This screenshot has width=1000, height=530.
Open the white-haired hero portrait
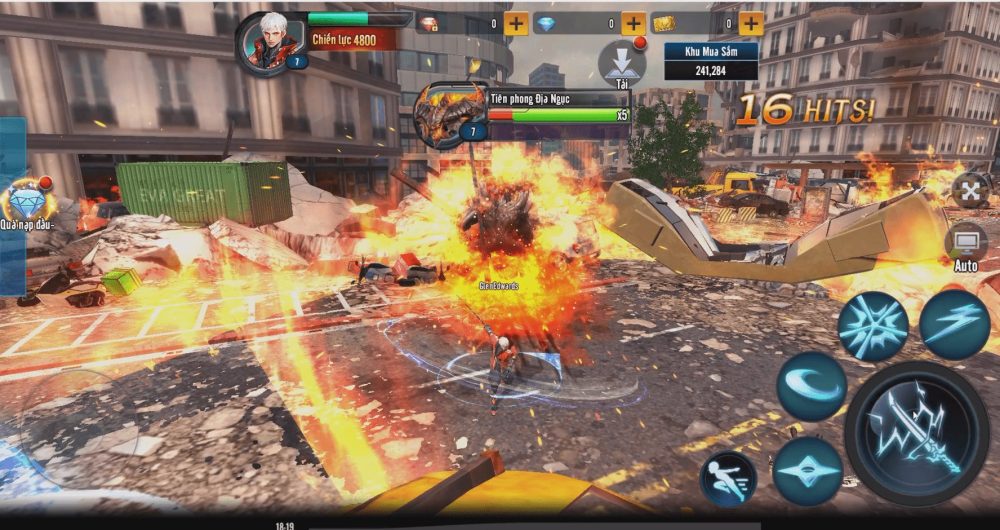267,40
